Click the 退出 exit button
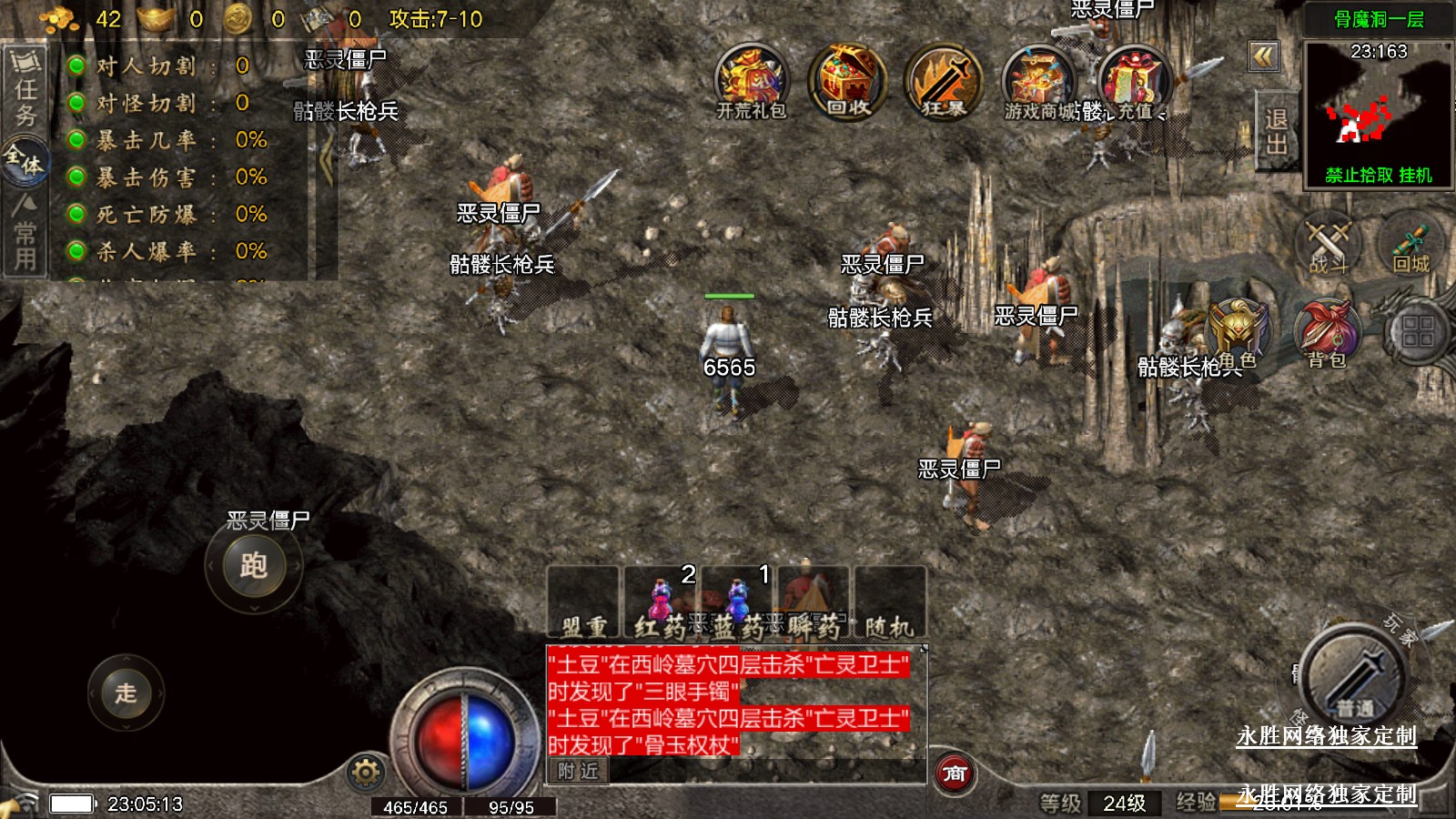Viewport: 1456px width, 819px height. 1276,132
